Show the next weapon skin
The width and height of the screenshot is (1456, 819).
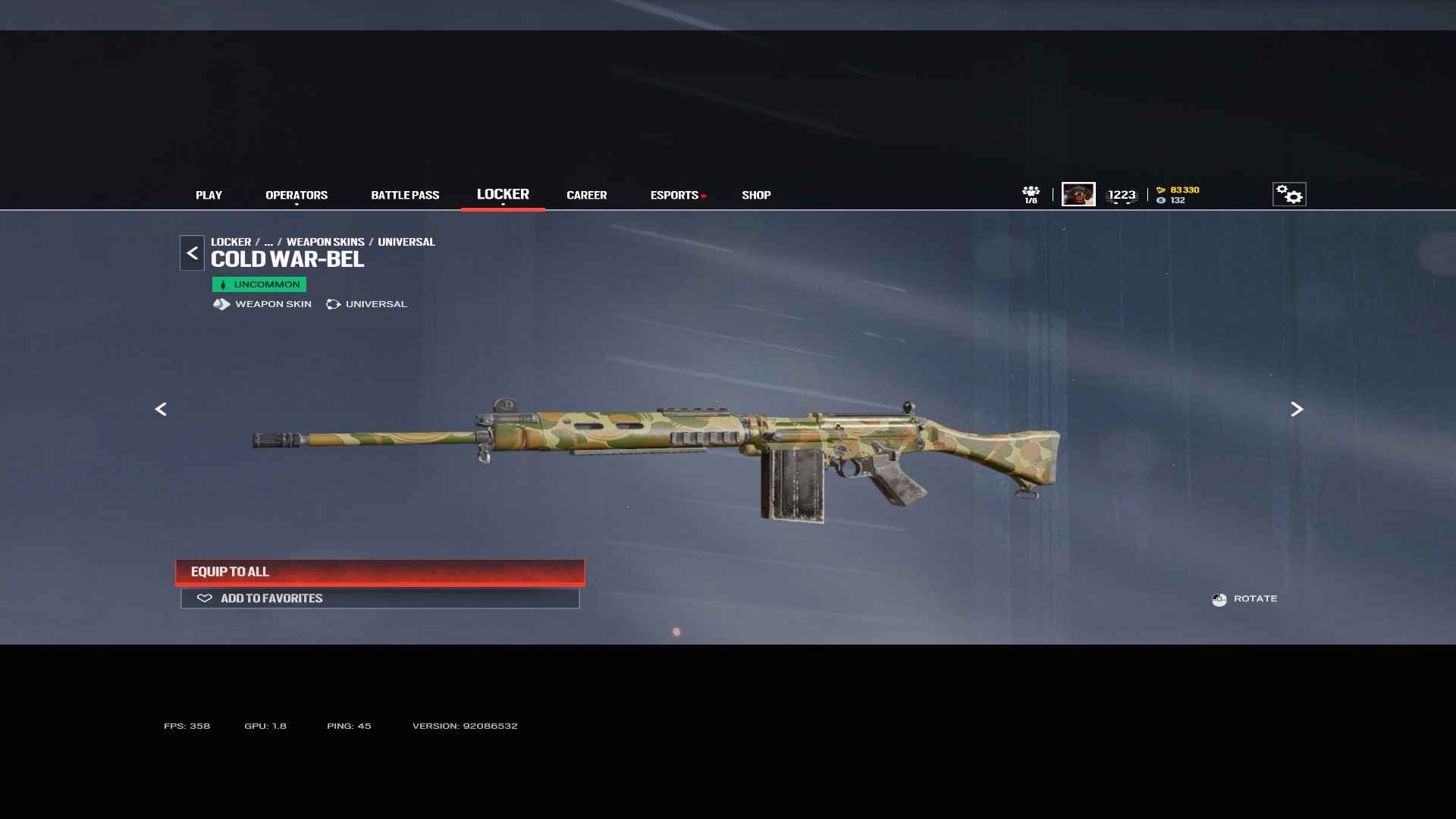(x=1297, y=409)
